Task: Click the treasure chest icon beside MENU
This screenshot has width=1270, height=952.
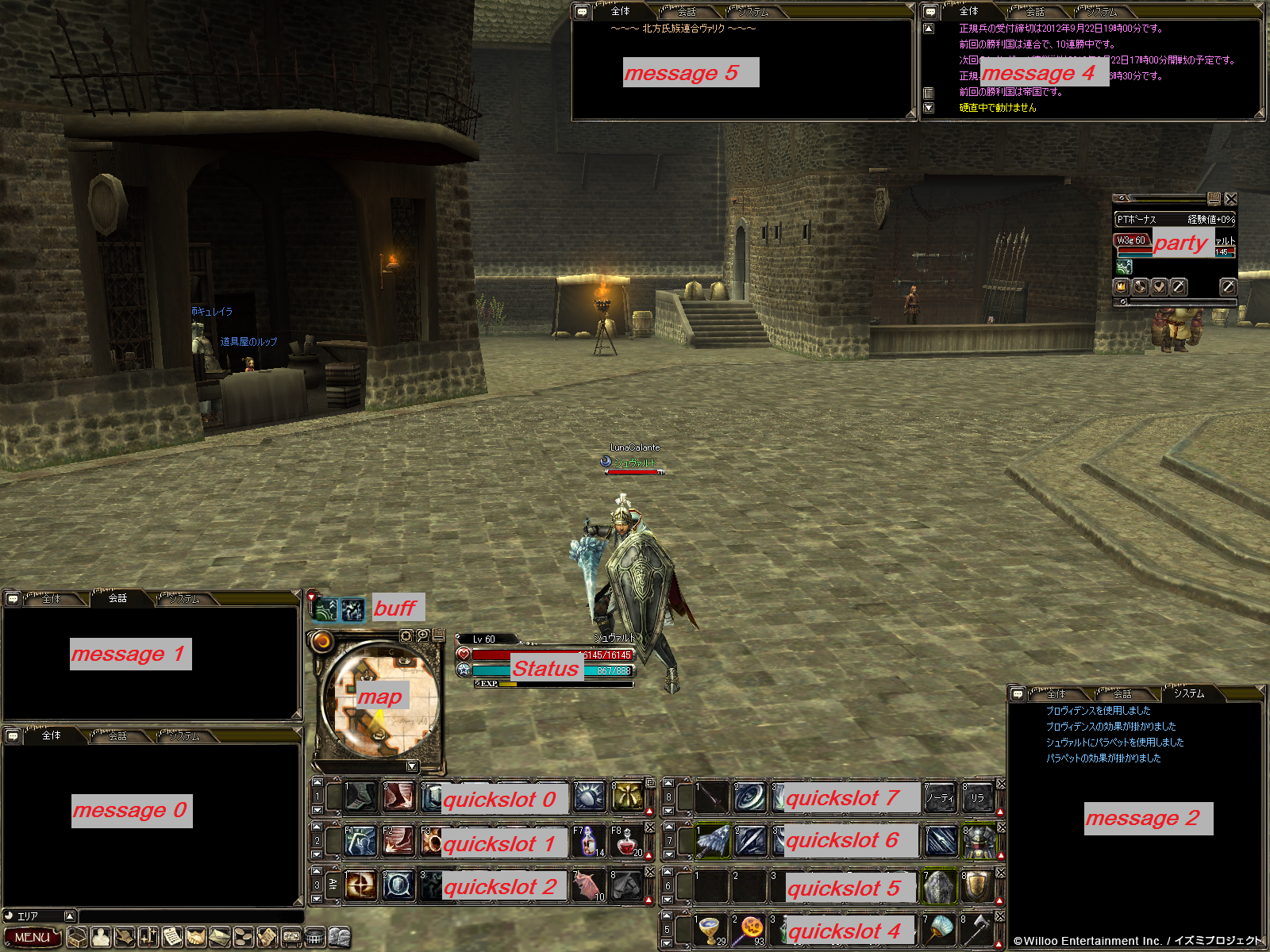Action: [x=77, y=938]
